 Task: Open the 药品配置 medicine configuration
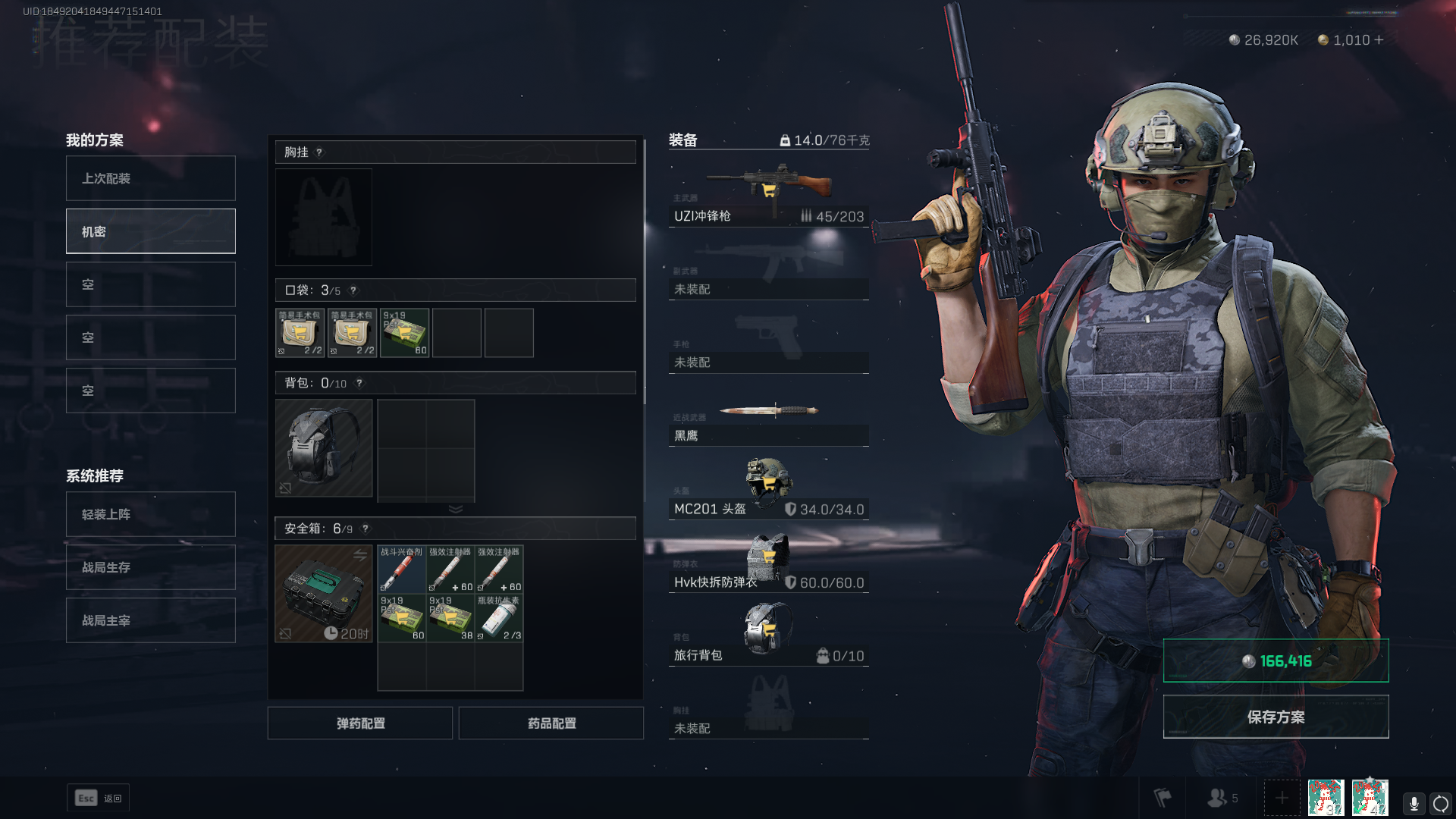pos(551,723)
